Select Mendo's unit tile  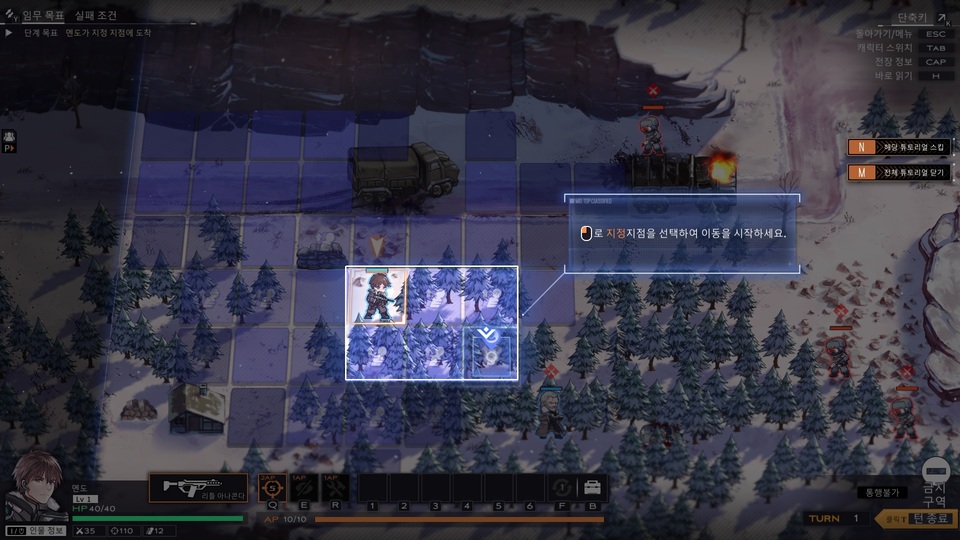(x=376, y=296)
